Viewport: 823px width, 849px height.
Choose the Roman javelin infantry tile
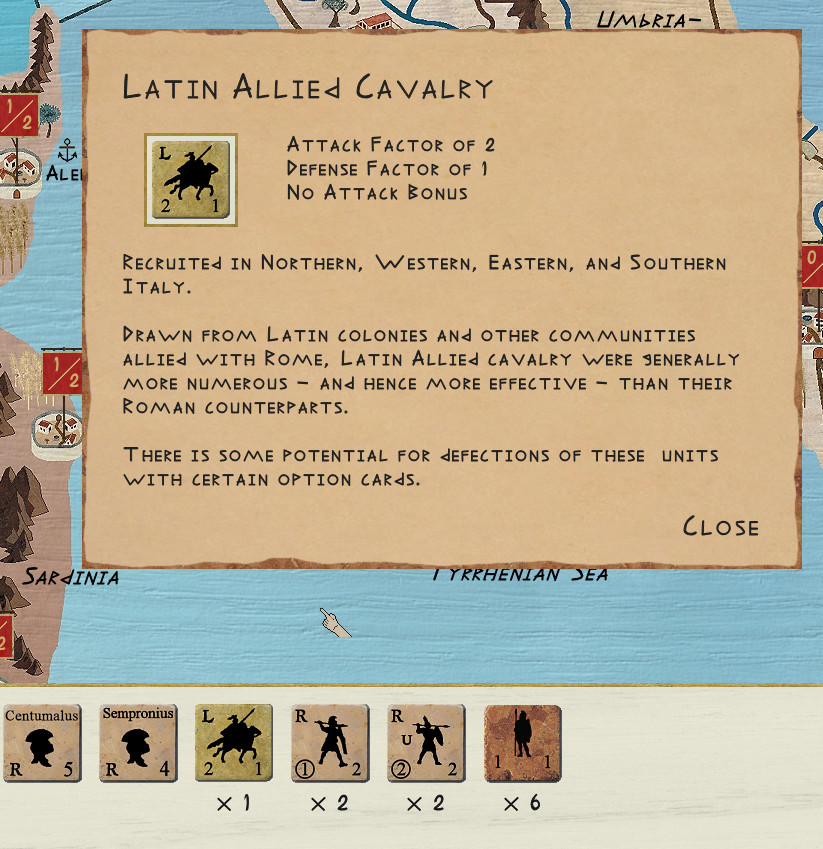[x=330, y=743]
